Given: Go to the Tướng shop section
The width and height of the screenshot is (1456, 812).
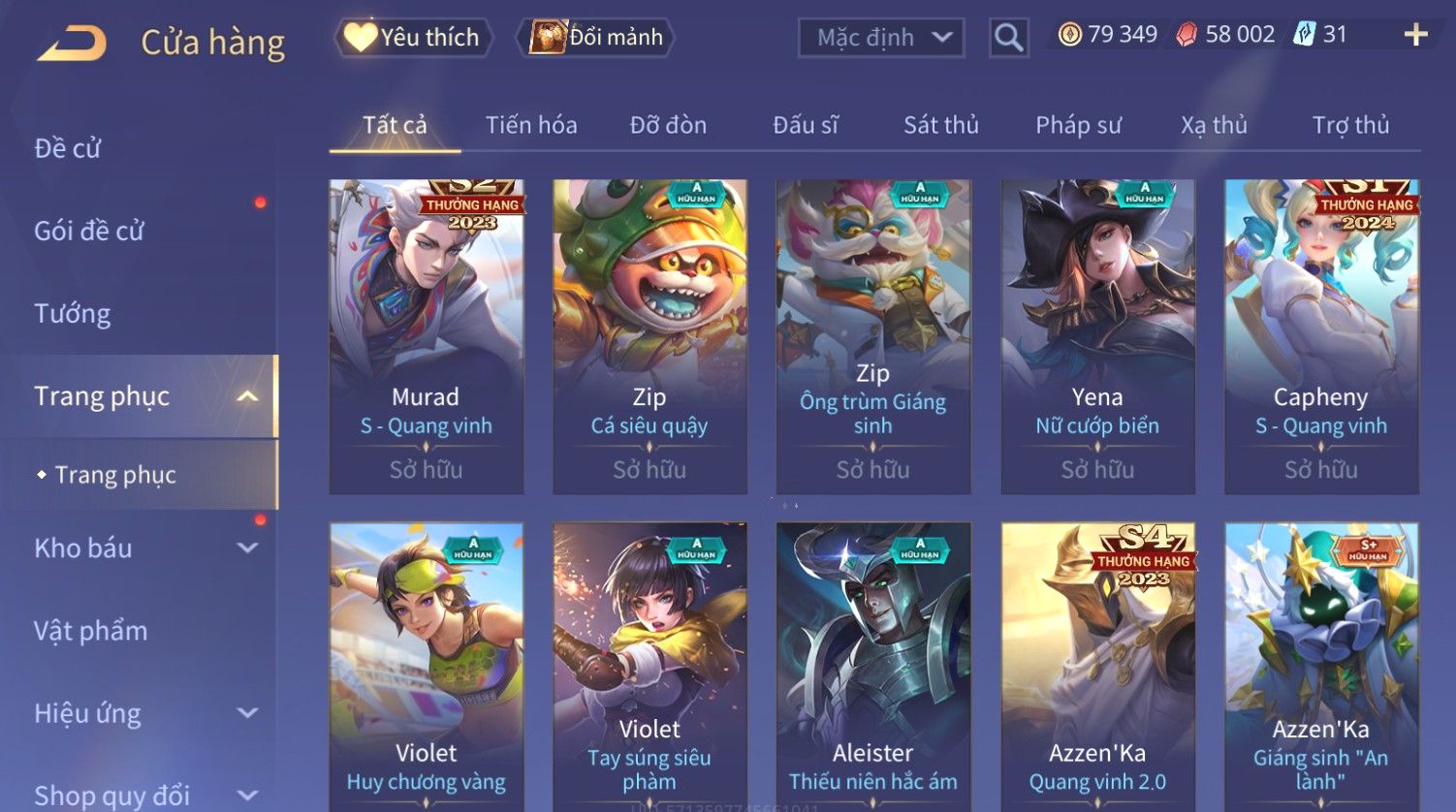Looking at the screenshot, I should 73,314.
